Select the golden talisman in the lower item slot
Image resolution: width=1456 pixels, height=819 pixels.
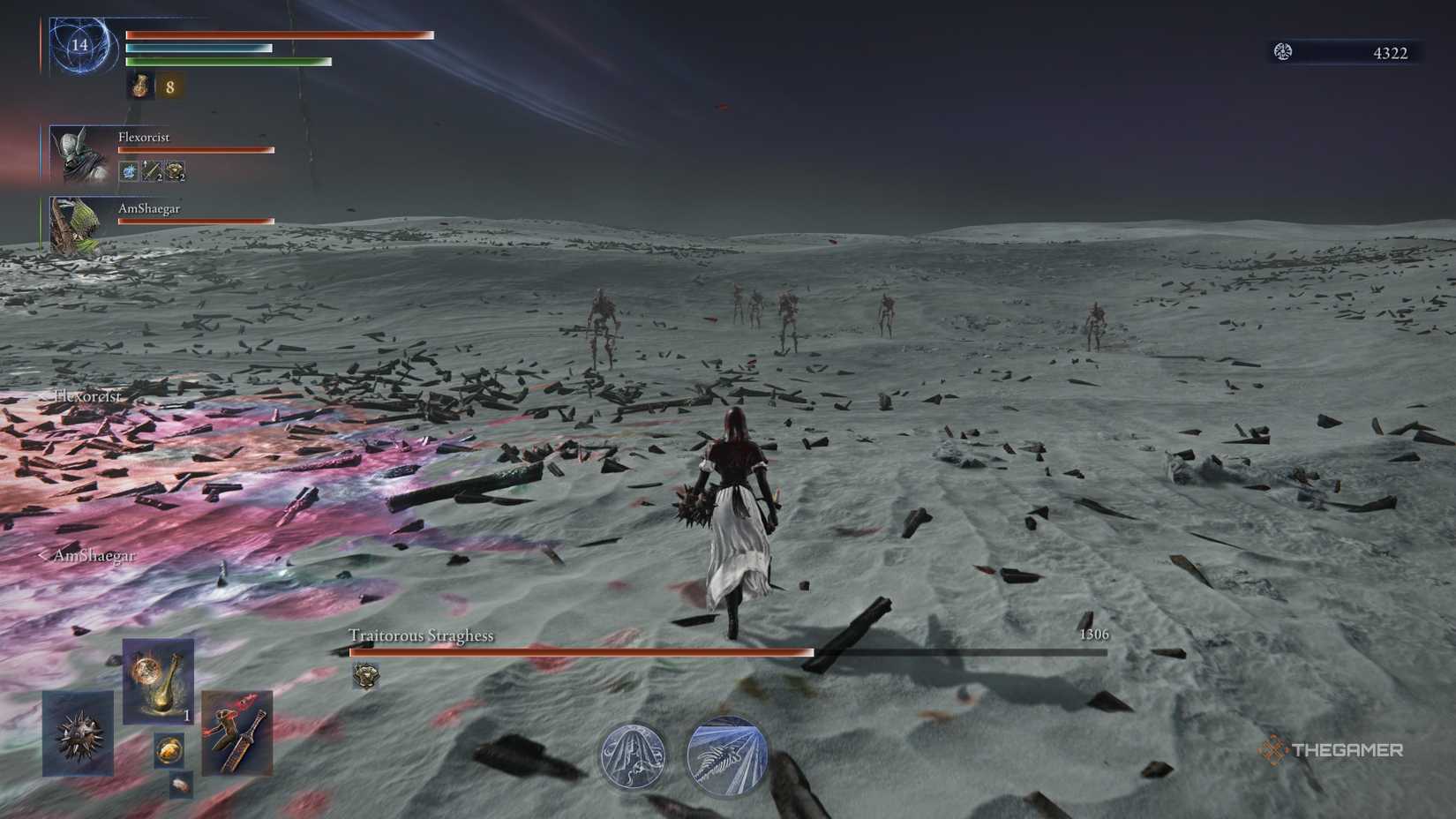click(x=169, y=749)
